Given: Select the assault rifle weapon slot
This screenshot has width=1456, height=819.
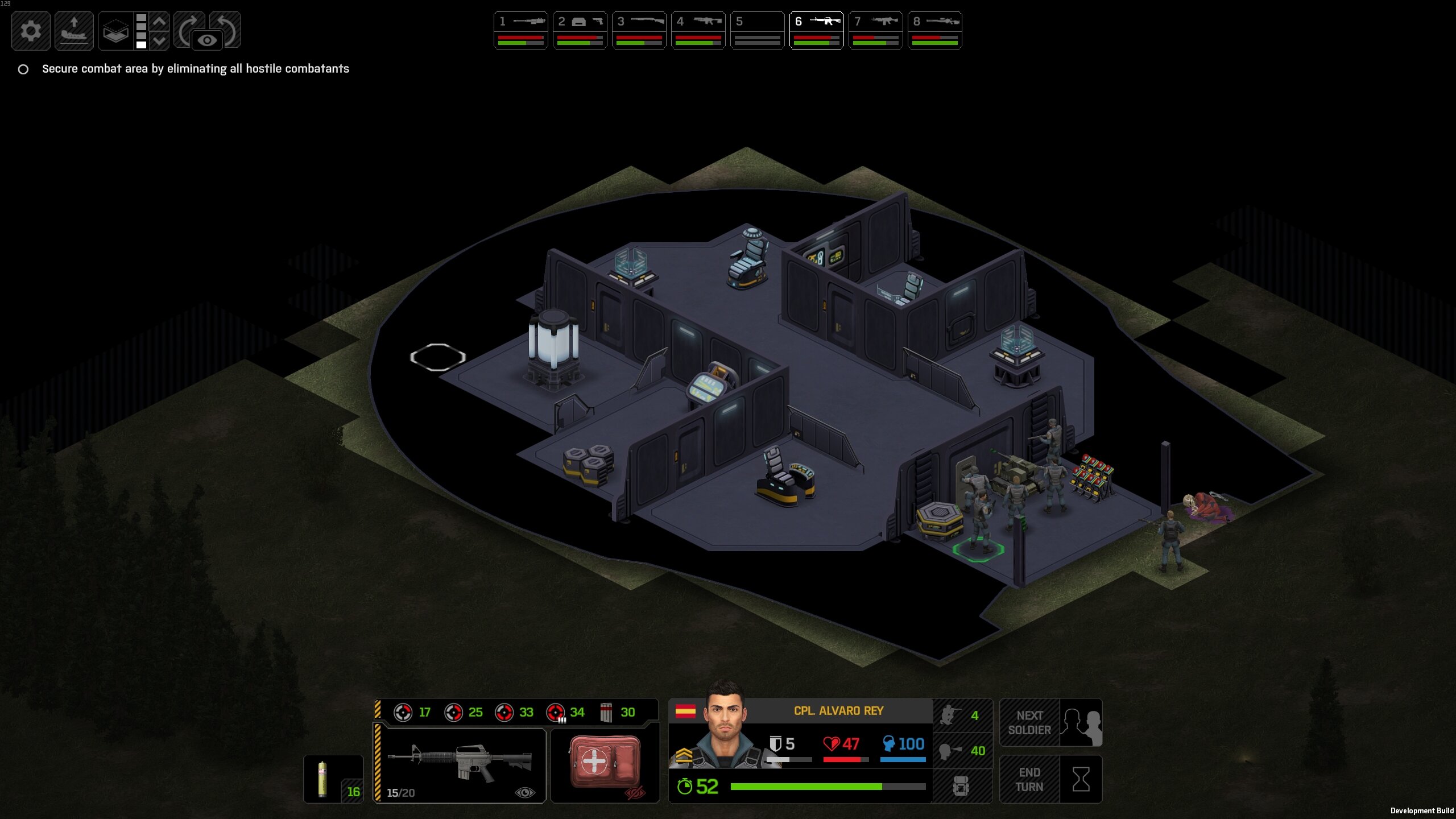Looking at the screenshot, I should pyautogui.click(x=460, y=764).
